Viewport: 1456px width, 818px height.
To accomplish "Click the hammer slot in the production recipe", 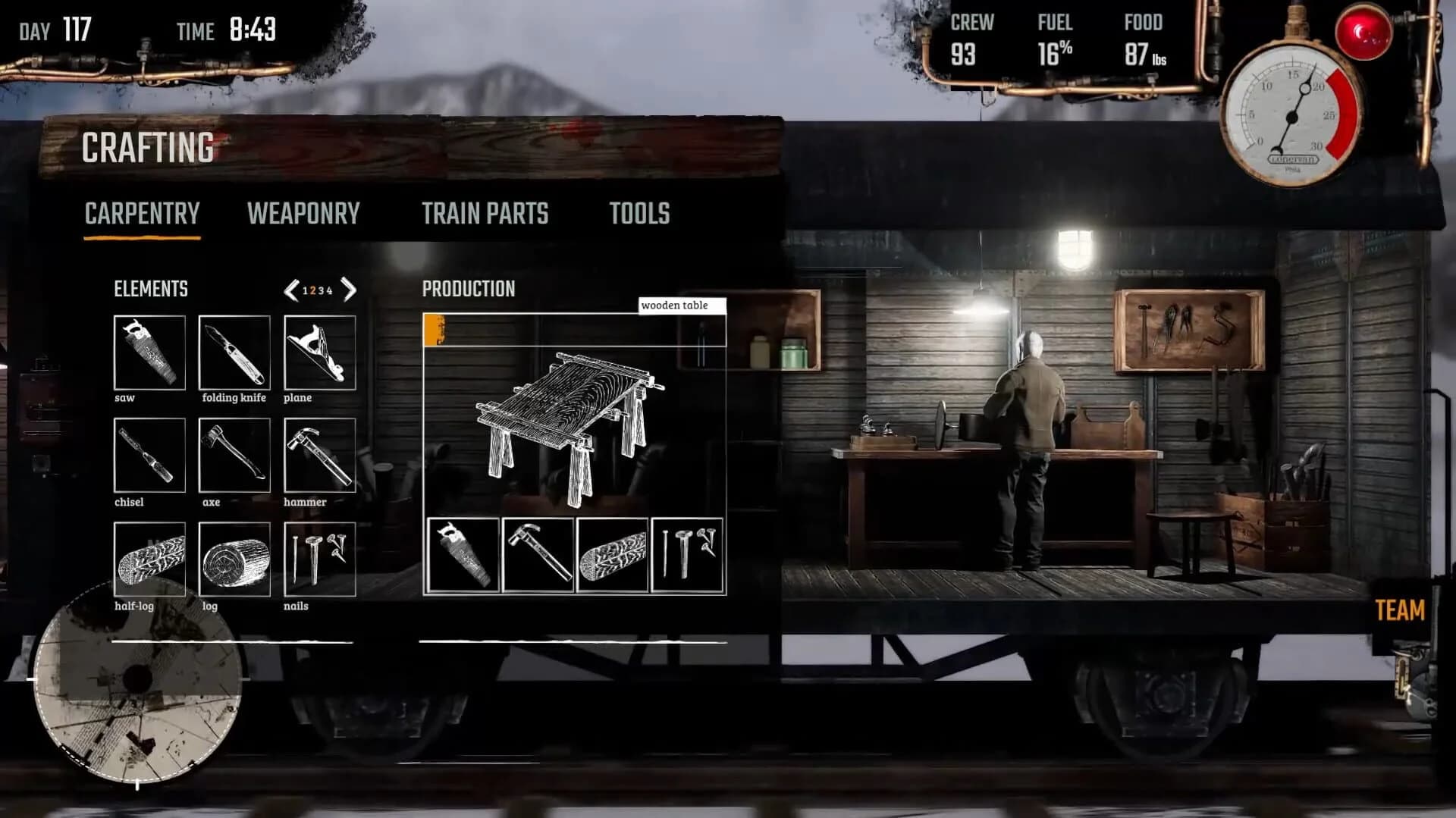I will coord(538,554).
